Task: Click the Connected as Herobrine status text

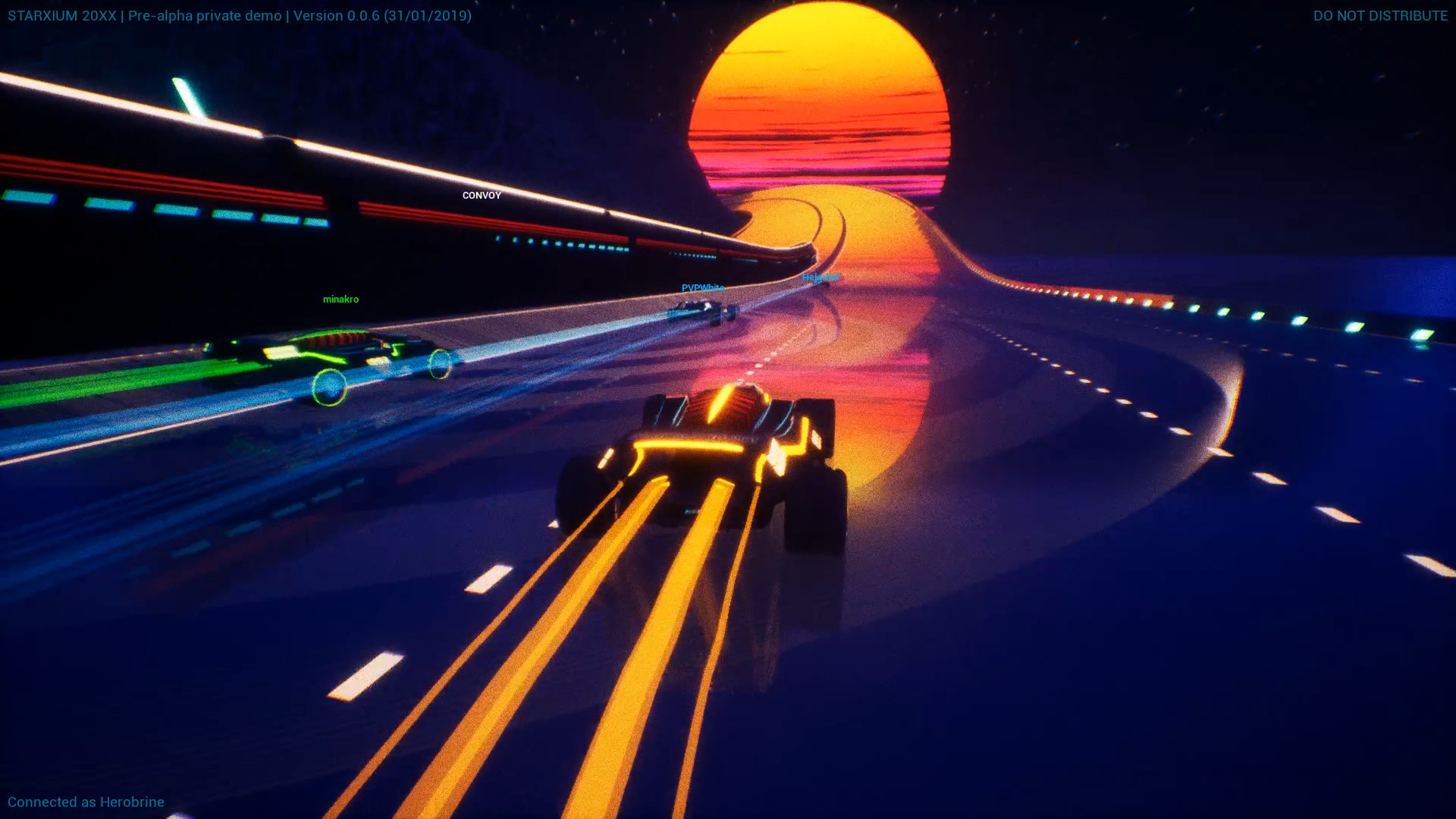Action: (87, 802)
